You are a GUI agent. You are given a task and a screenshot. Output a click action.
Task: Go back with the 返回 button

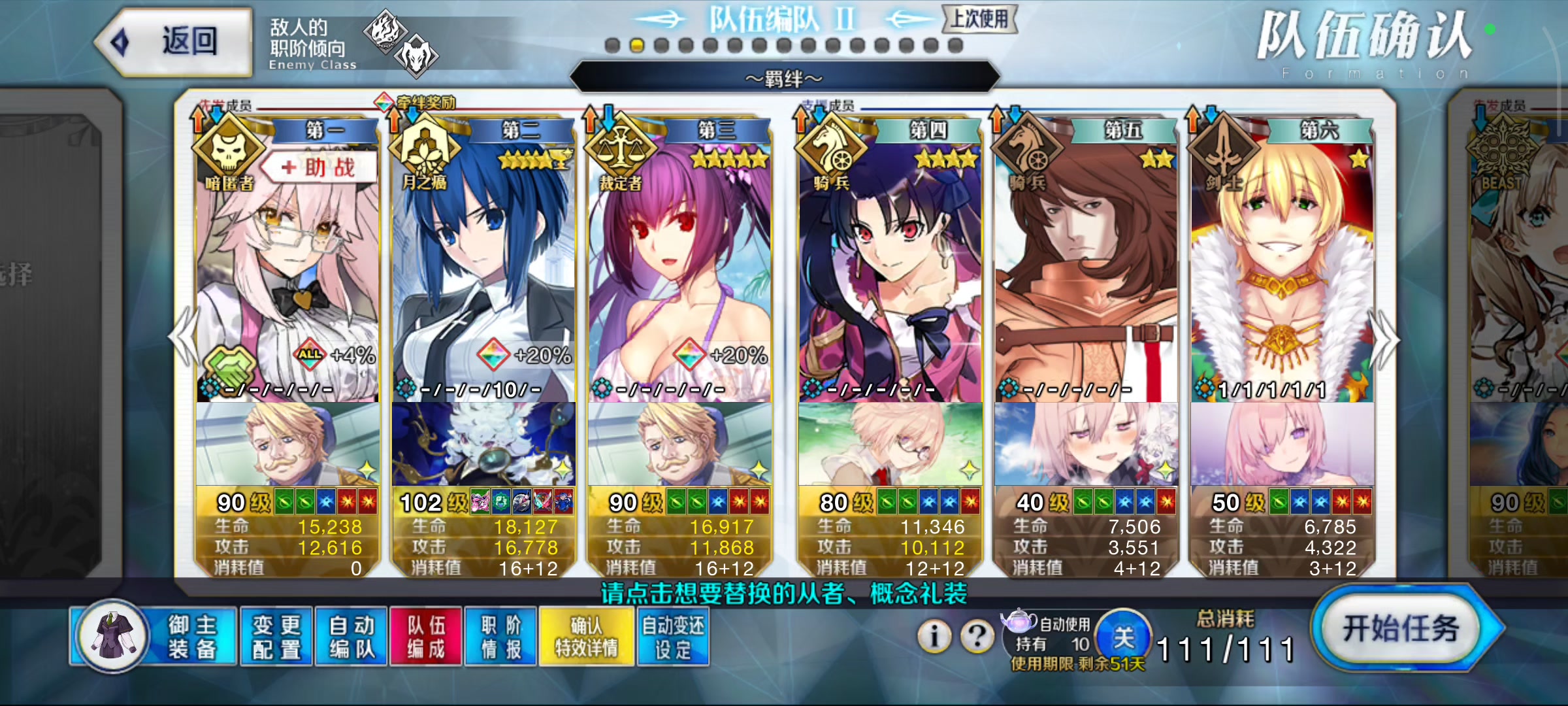(x=174, y=42)
